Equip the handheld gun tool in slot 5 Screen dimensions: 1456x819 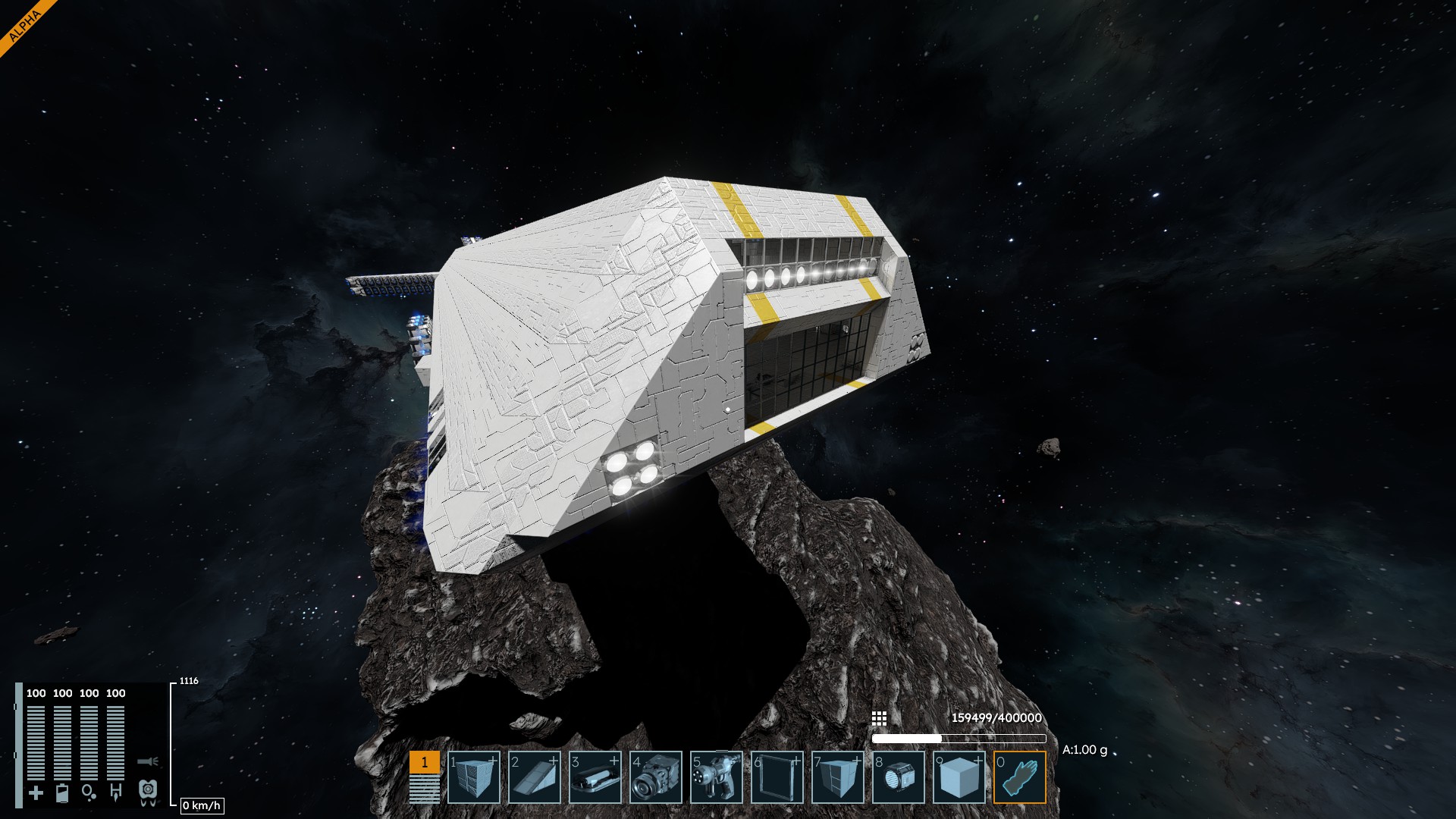[717, 777]
